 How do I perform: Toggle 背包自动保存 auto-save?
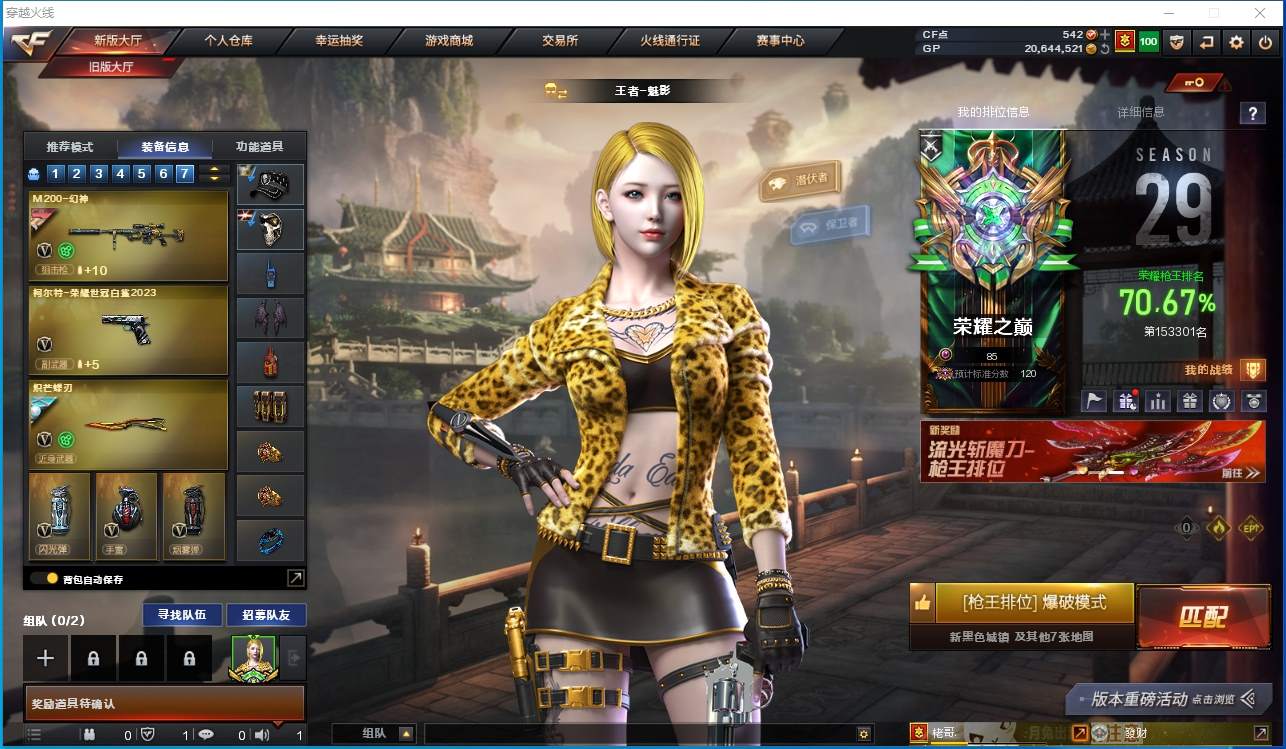click(44, 578)
